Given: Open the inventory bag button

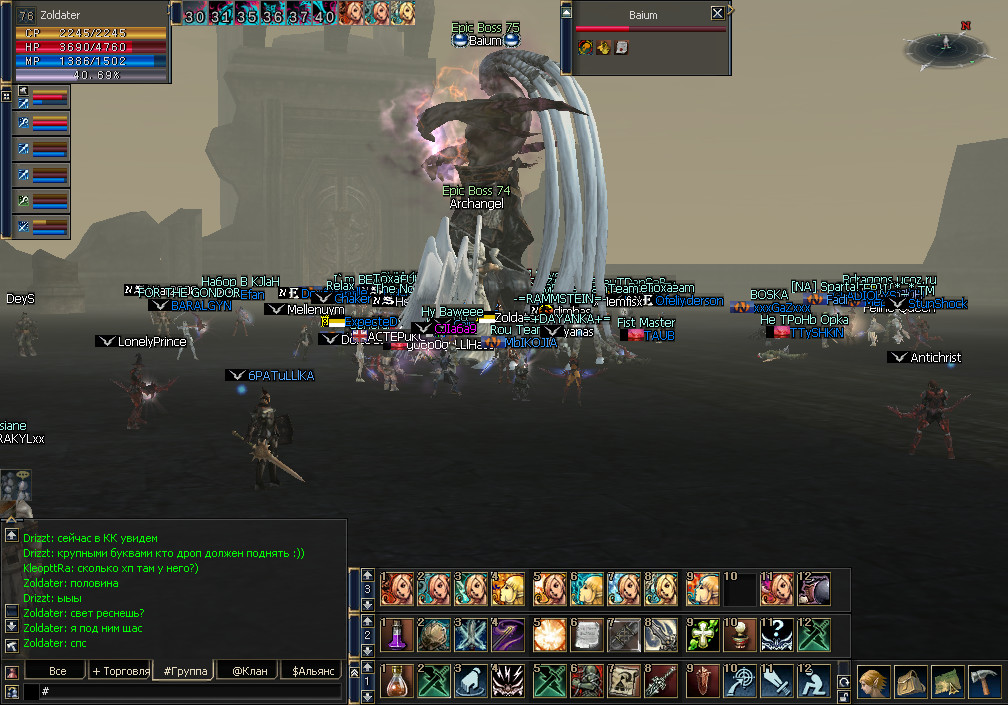Looking at the screenshot, I should pyautogui.click(x=910, y=682).
